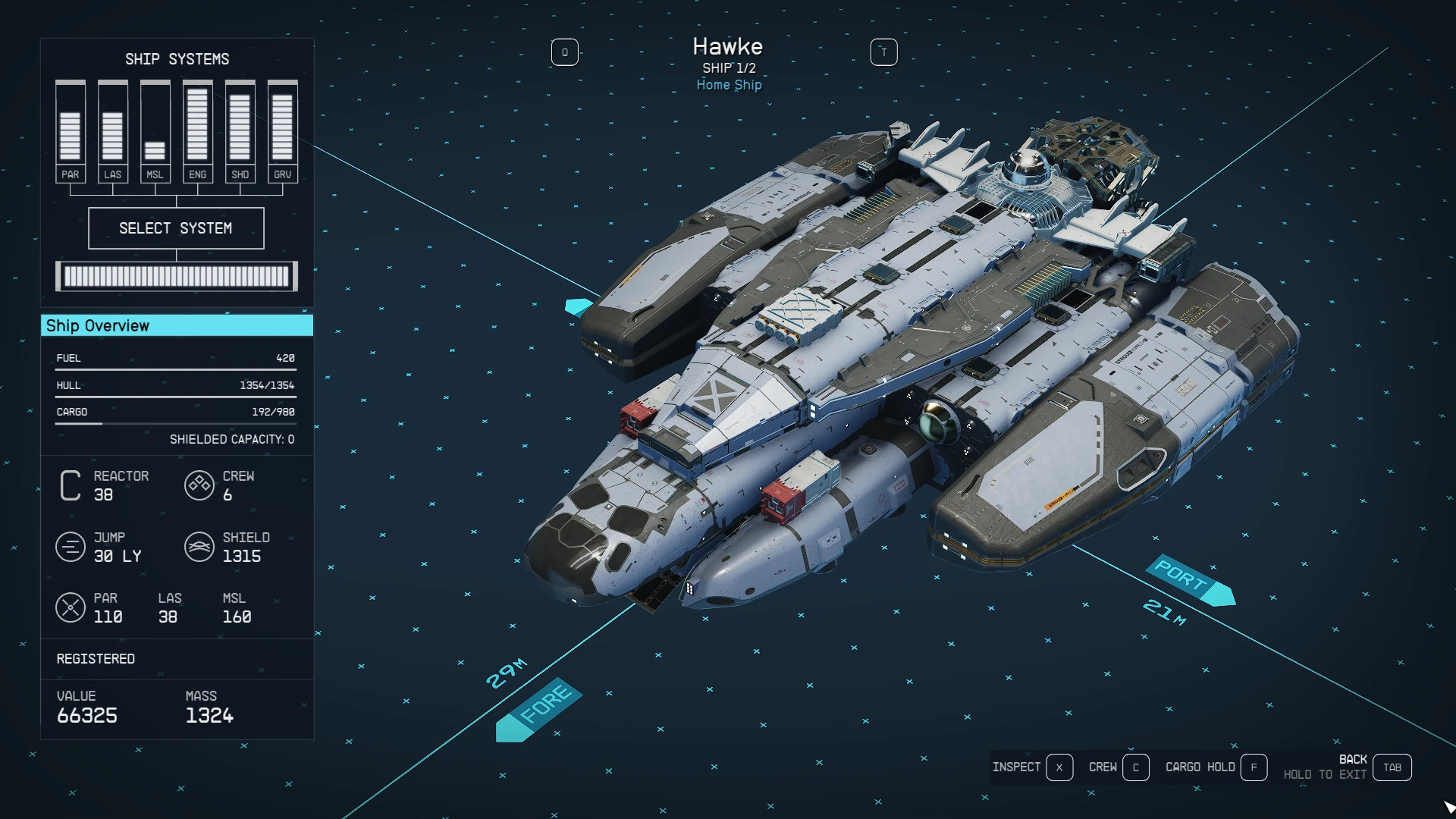Select the MSL missile system bar
The height and width of the screenshot is (819, 1456).
pos(155,132)
